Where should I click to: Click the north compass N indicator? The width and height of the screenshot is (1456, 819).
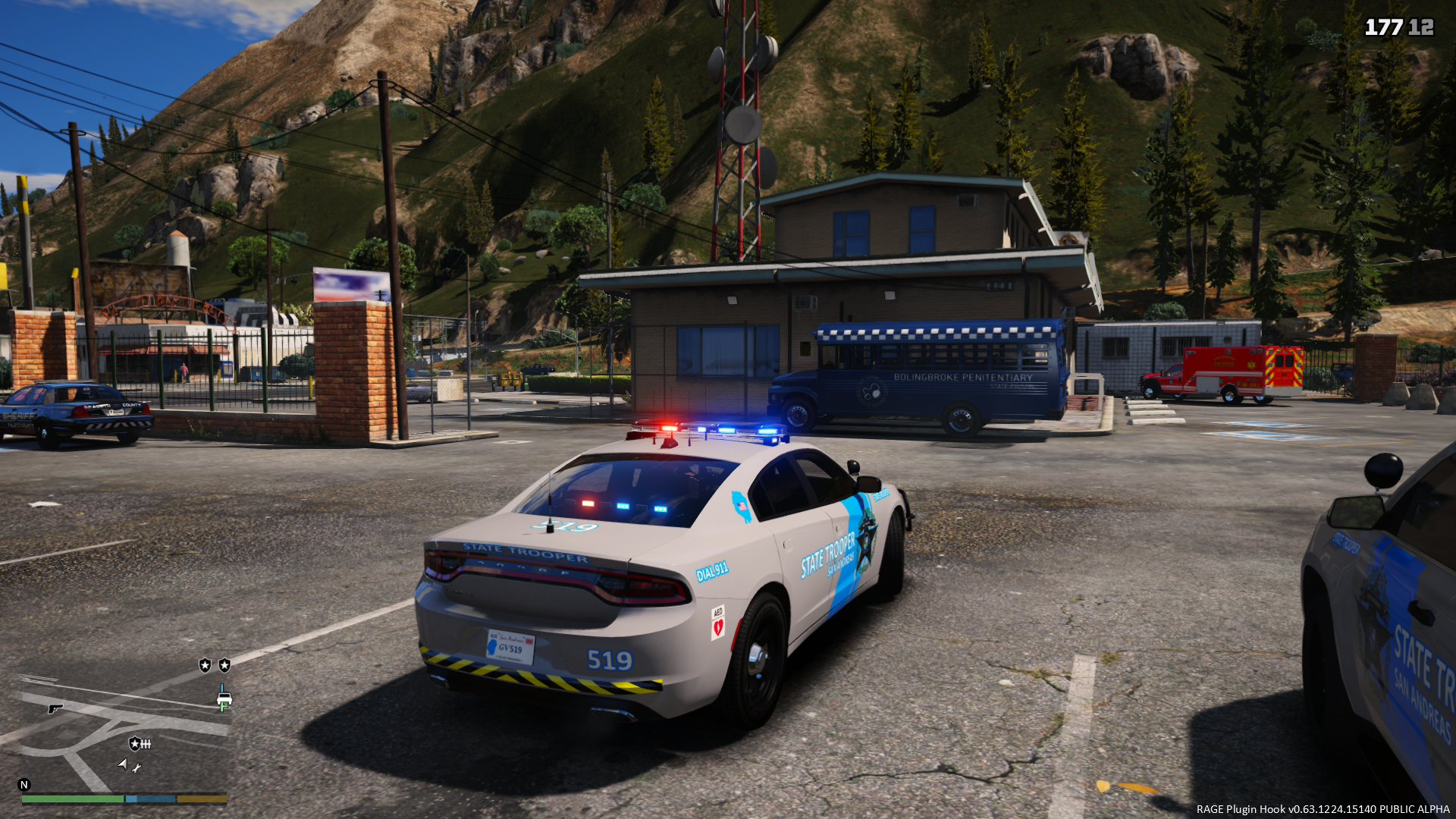[24, 785]
